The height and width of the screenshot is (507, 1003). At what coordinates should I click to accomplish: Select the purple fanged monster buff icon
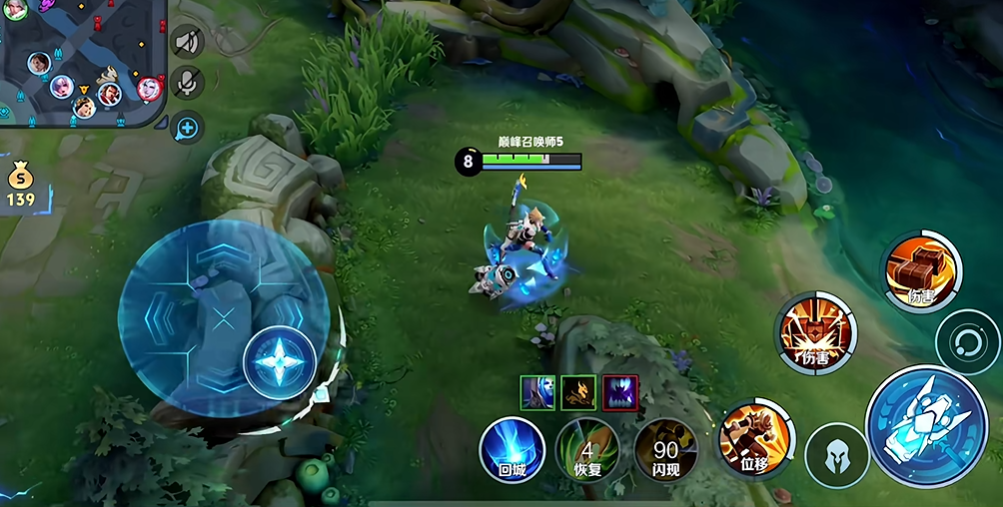pos(620,392)
